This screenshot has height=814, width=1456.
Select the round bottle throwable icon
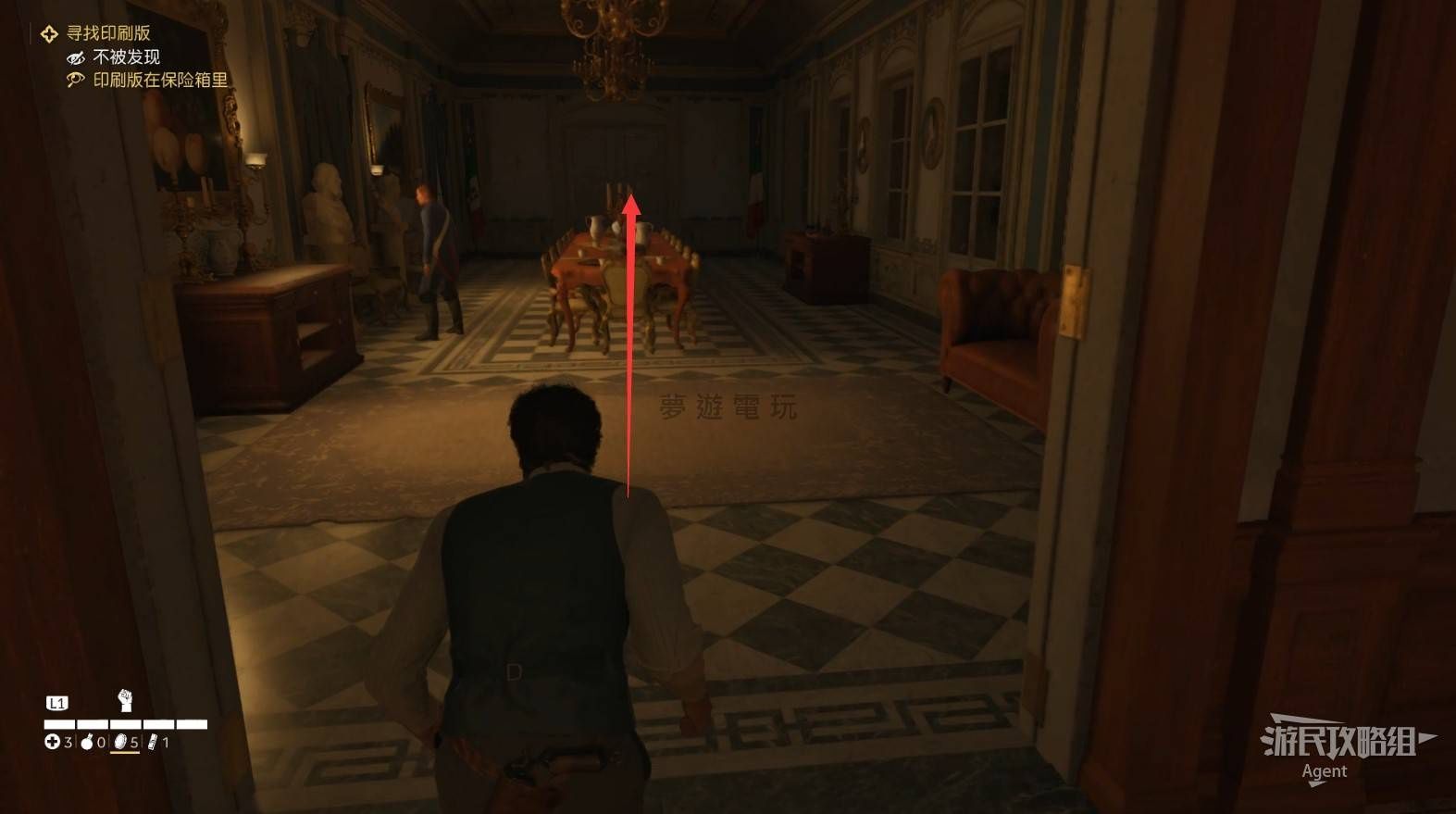(88, 742)
